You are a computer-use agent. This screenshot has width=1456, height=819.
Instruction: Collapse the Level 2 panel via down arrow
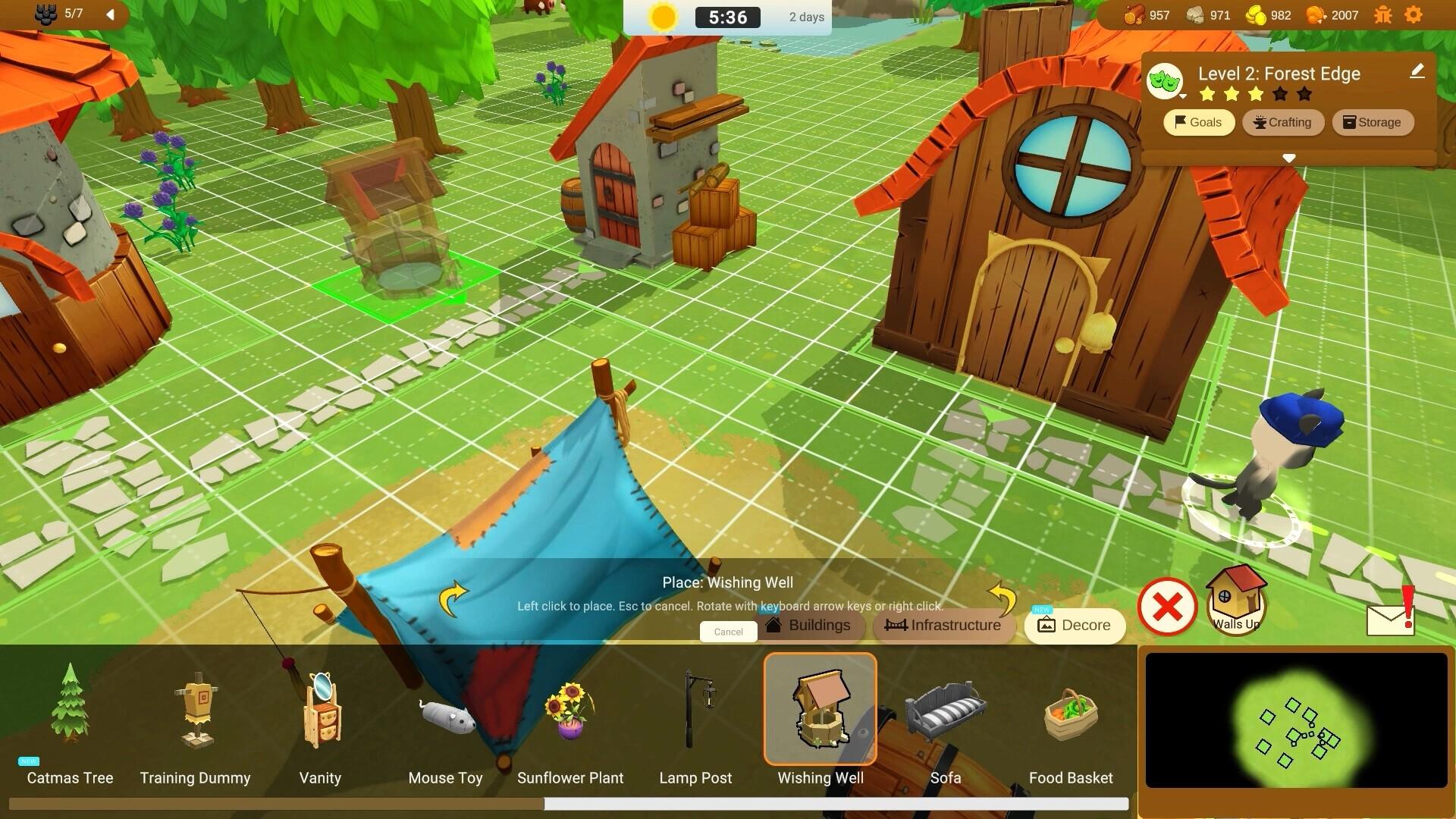(x=1288, y=159)
